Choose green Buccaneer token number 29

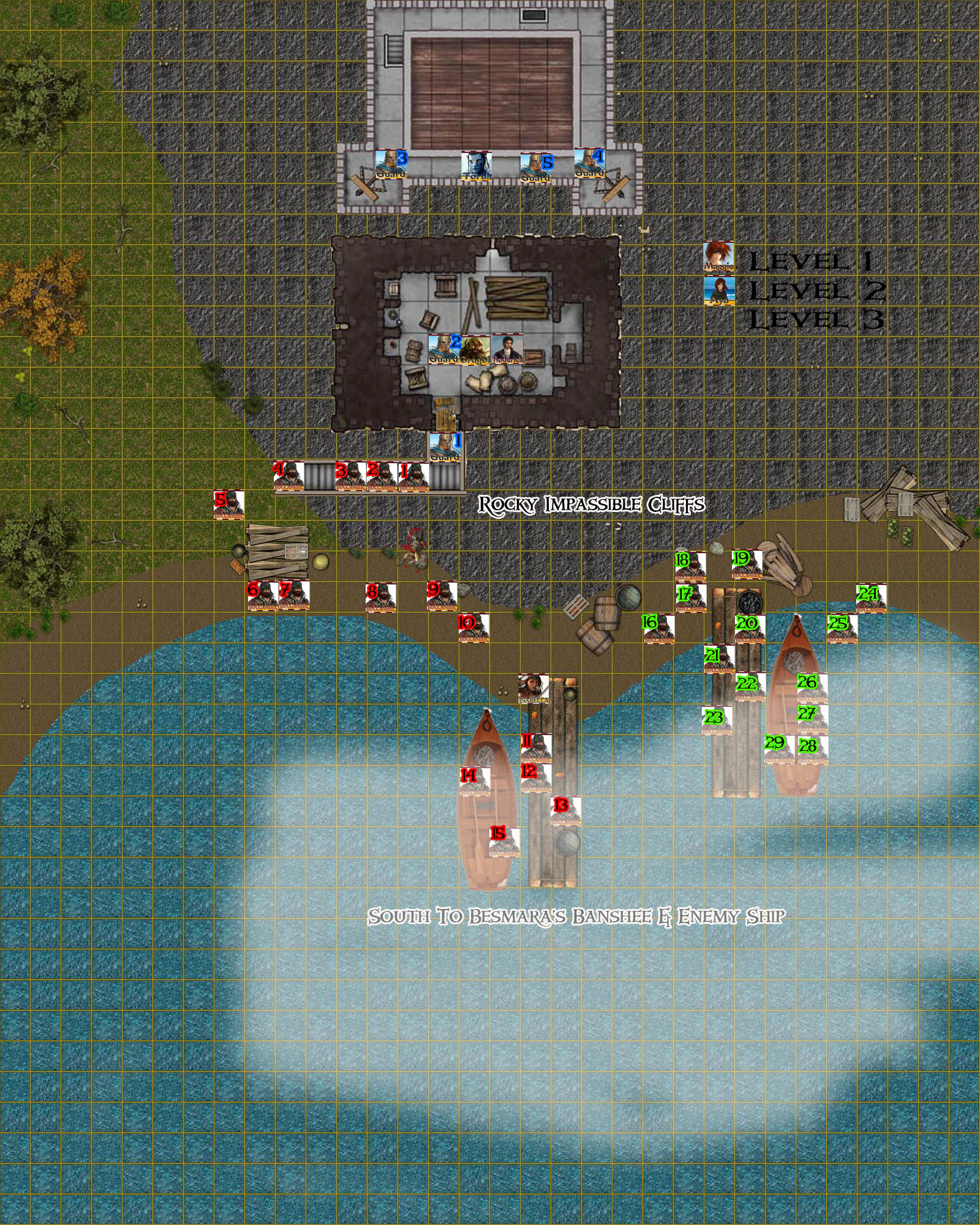[x=779, y=750]
